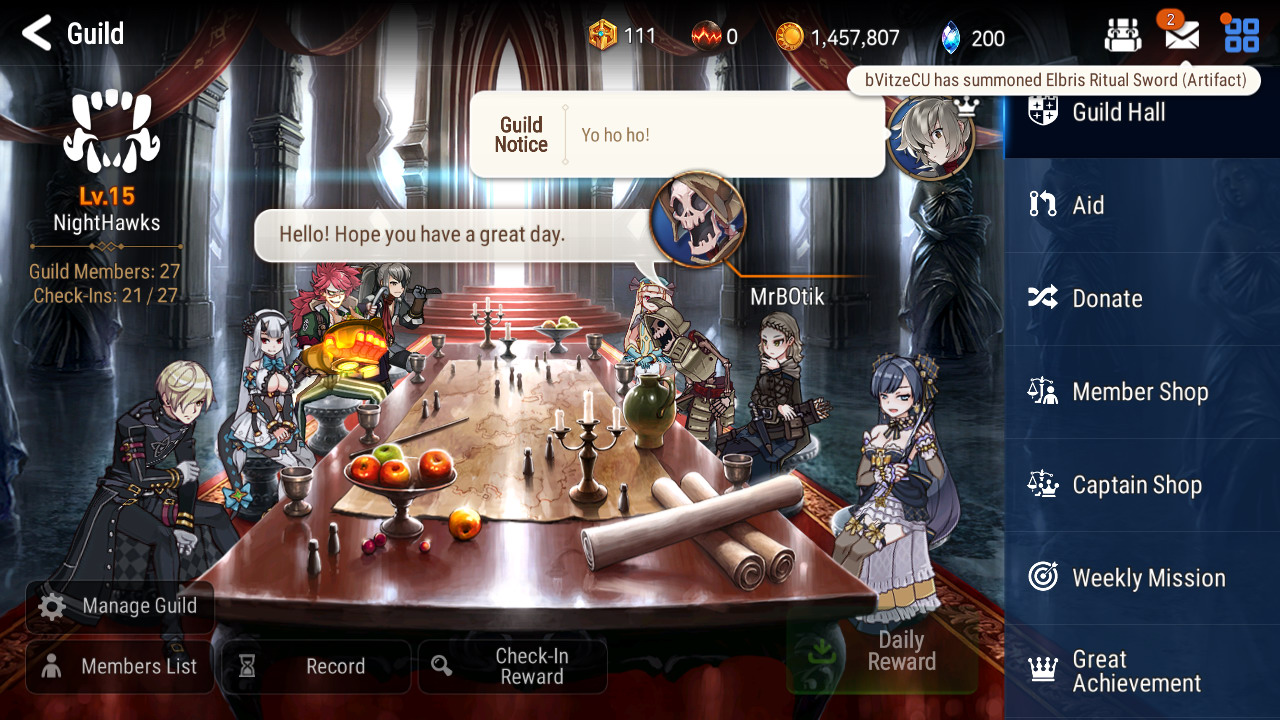Go back using the Guild arrow

(37, 34)
